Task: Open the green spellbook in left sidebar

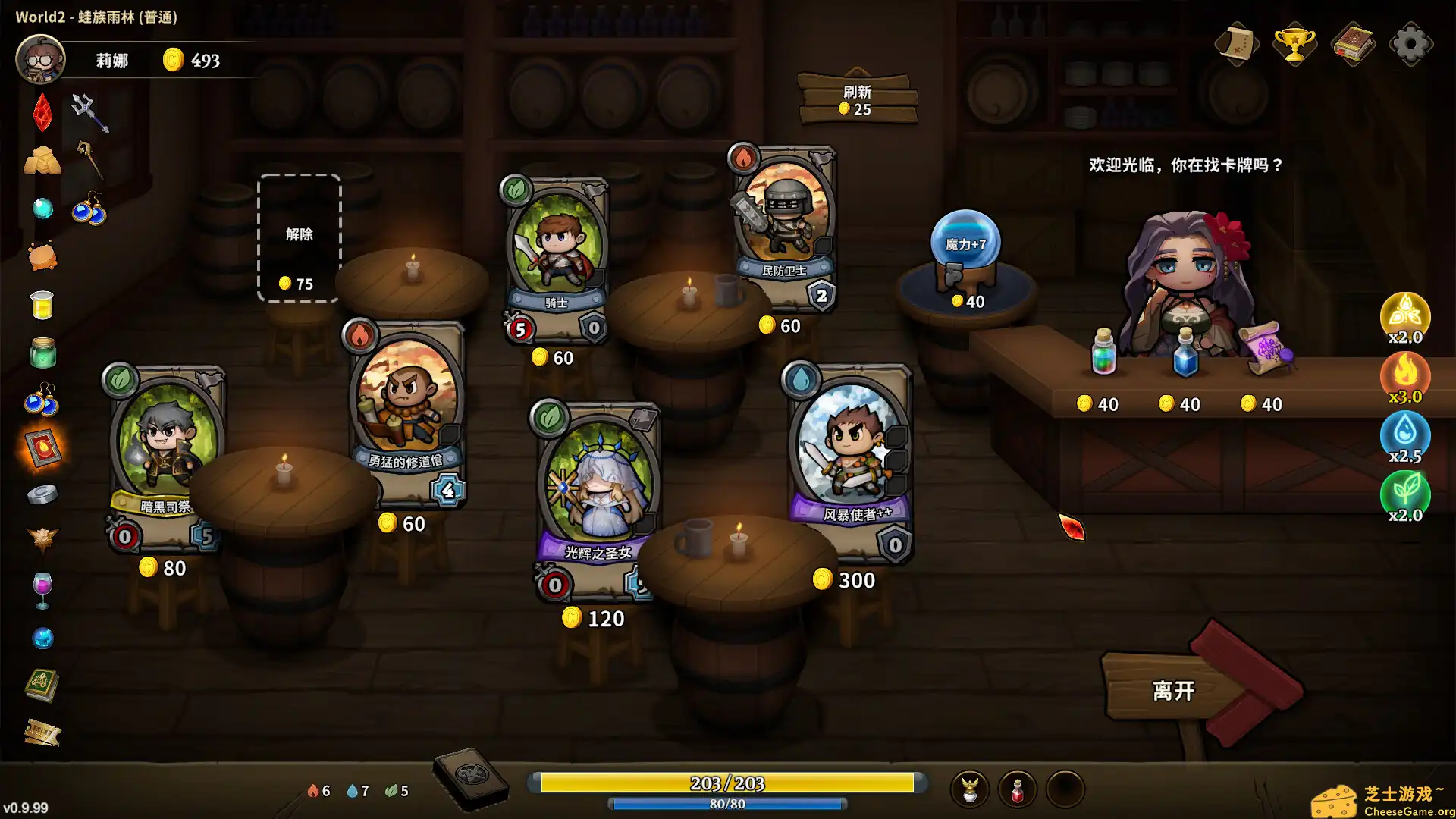Action: pos(42,684)
